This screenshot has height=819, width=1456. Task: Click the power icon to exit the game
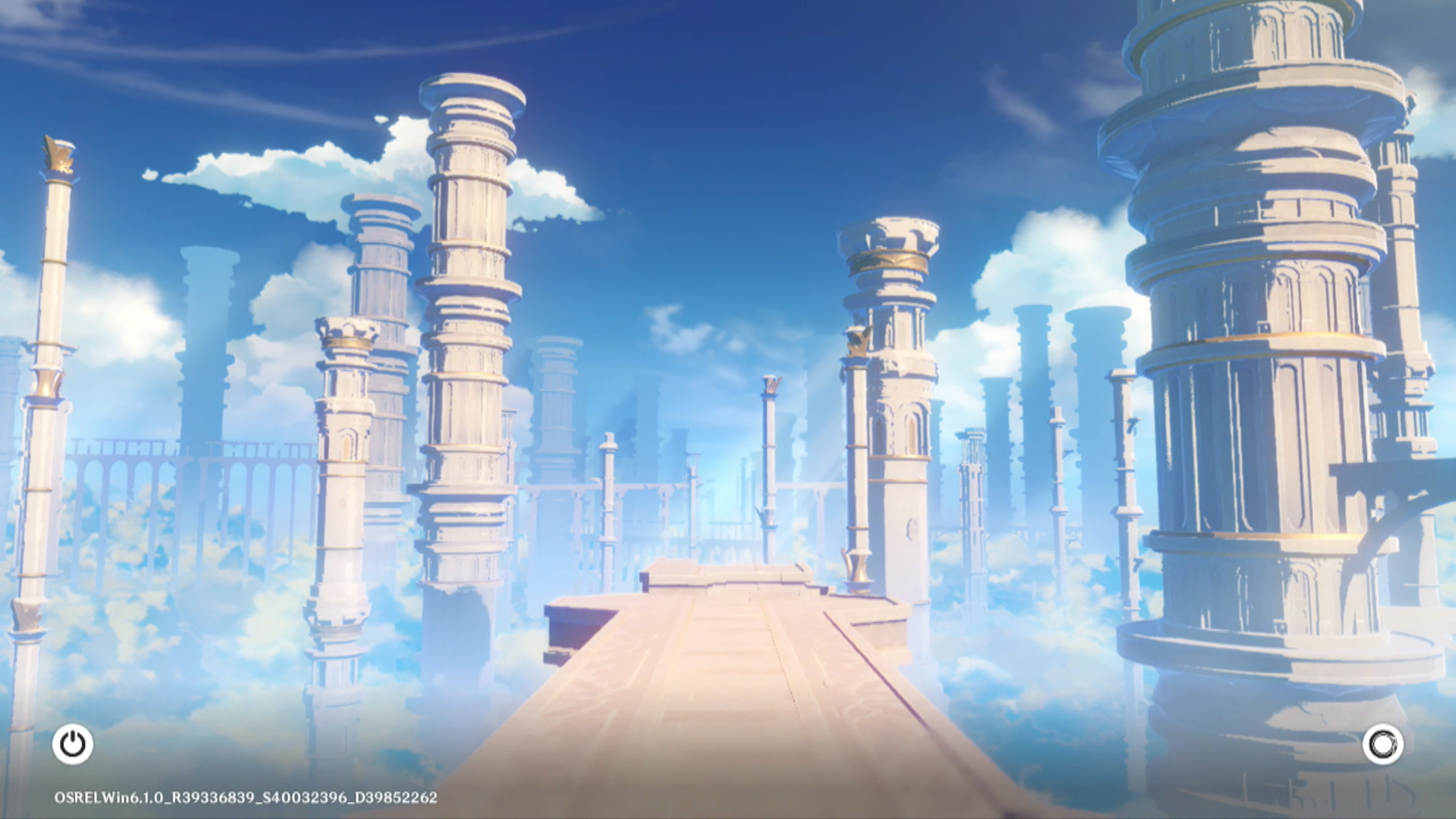pyautogui.click(x=73, y=744)
